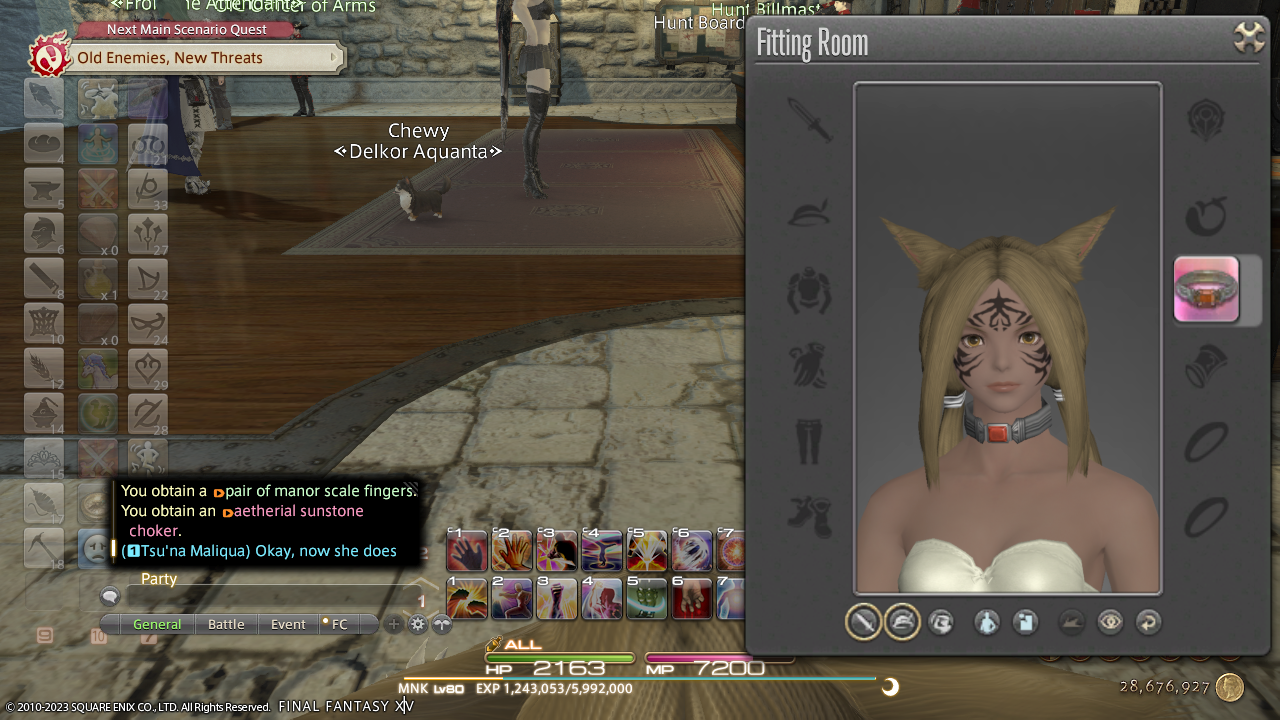Screen dimensions: 1280x720
Task: Switch to the Event chat tab
Action: pos(288,624)
